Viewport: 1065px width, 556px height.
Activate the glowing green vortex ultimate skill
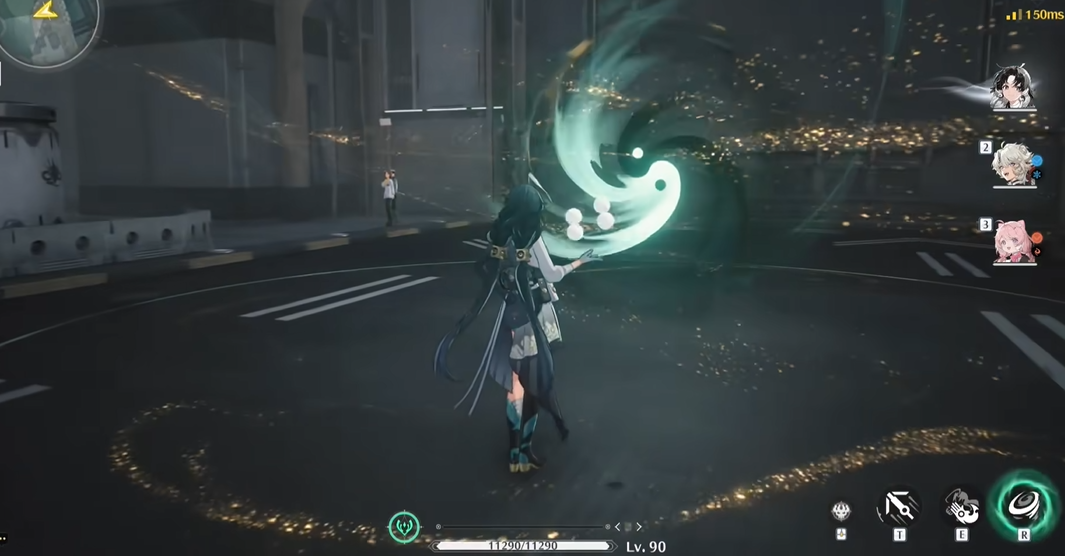pyautogui.click(x=1023, y=503)
